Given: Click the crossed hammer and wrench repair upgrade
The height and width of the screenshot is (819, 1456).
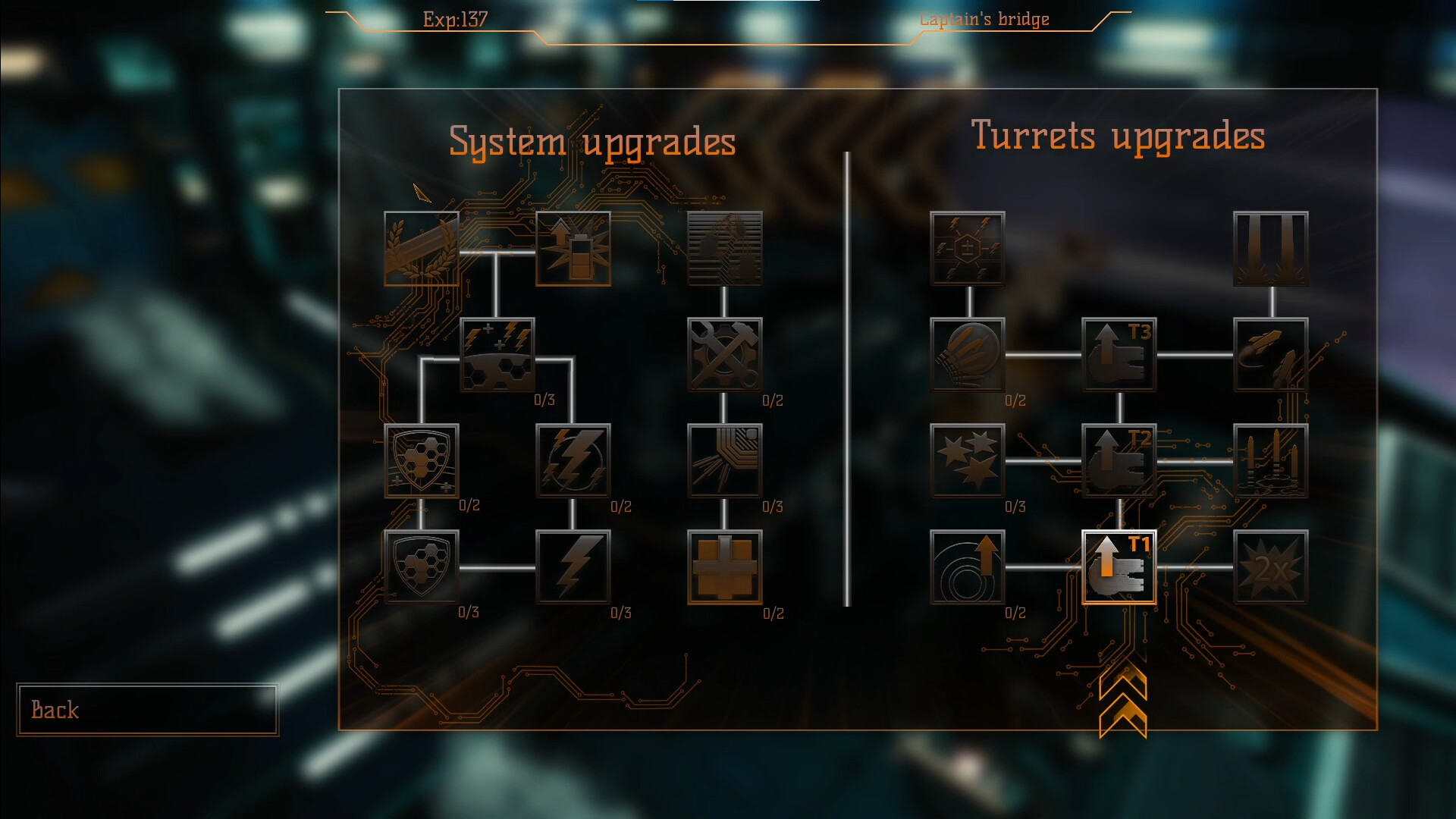Looking at the screenshot, I should click(725, 355).
